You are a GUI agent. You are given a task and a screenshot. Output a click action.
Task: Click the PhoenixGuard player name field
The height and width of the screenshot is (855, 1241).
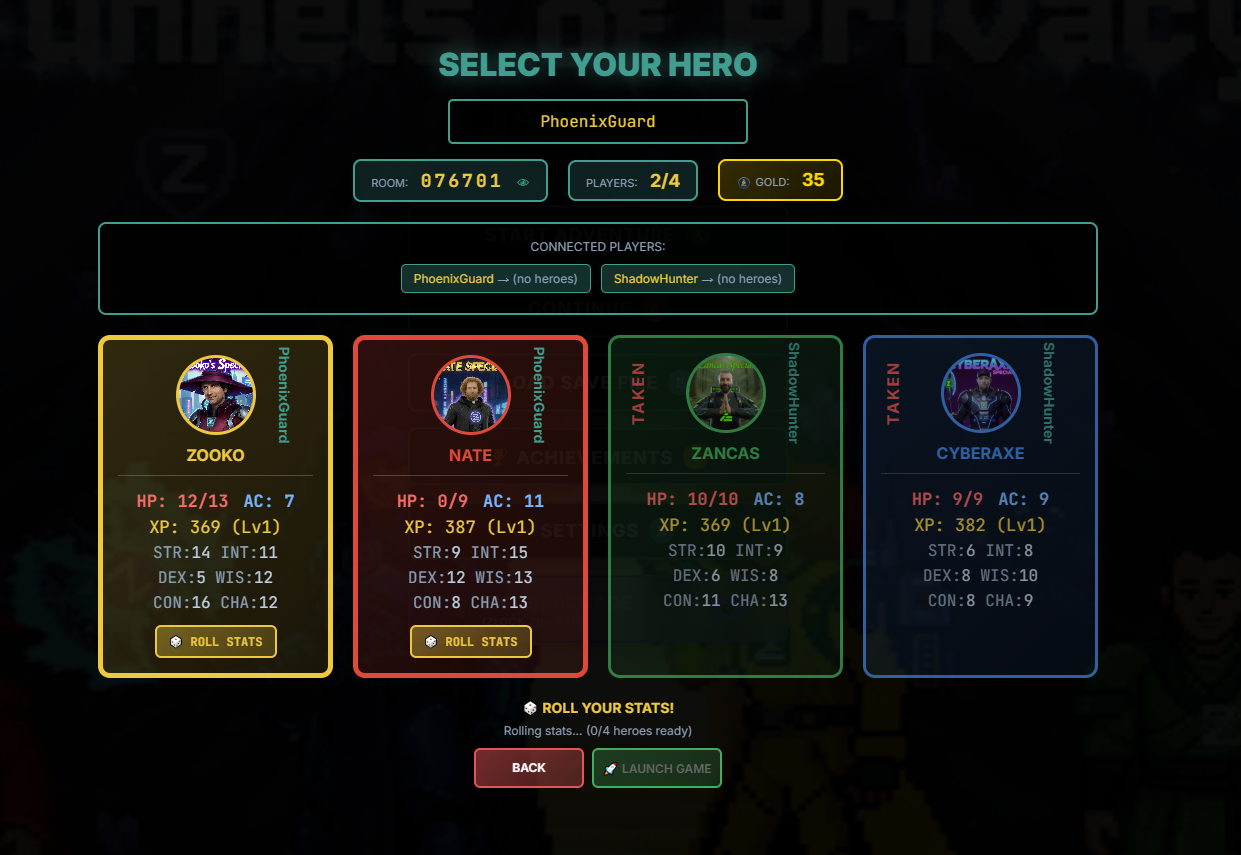click(x=597, y=122)
